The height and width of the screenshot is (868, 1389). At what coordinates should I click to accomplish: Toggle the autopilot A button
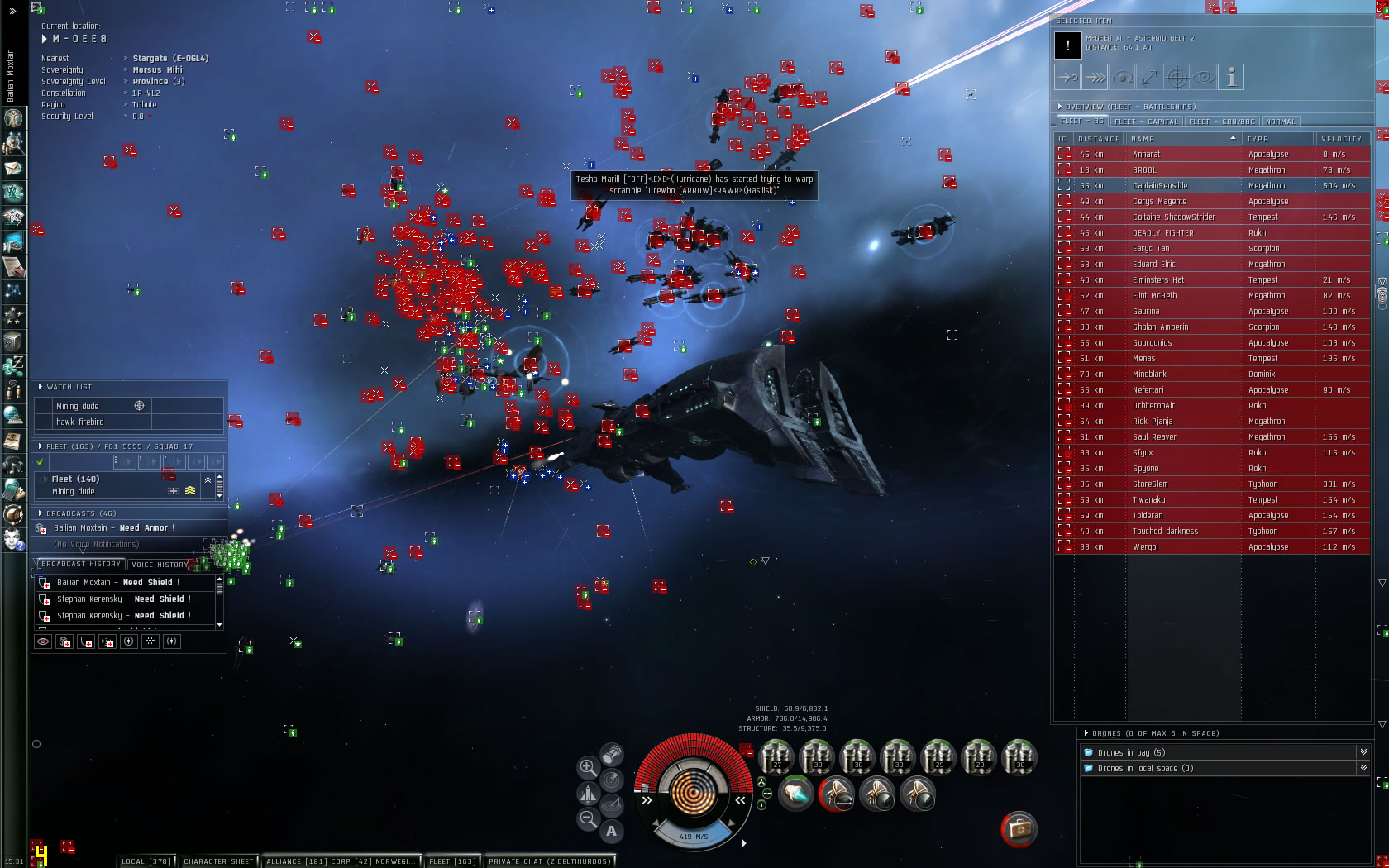click(x=611, y=831)
